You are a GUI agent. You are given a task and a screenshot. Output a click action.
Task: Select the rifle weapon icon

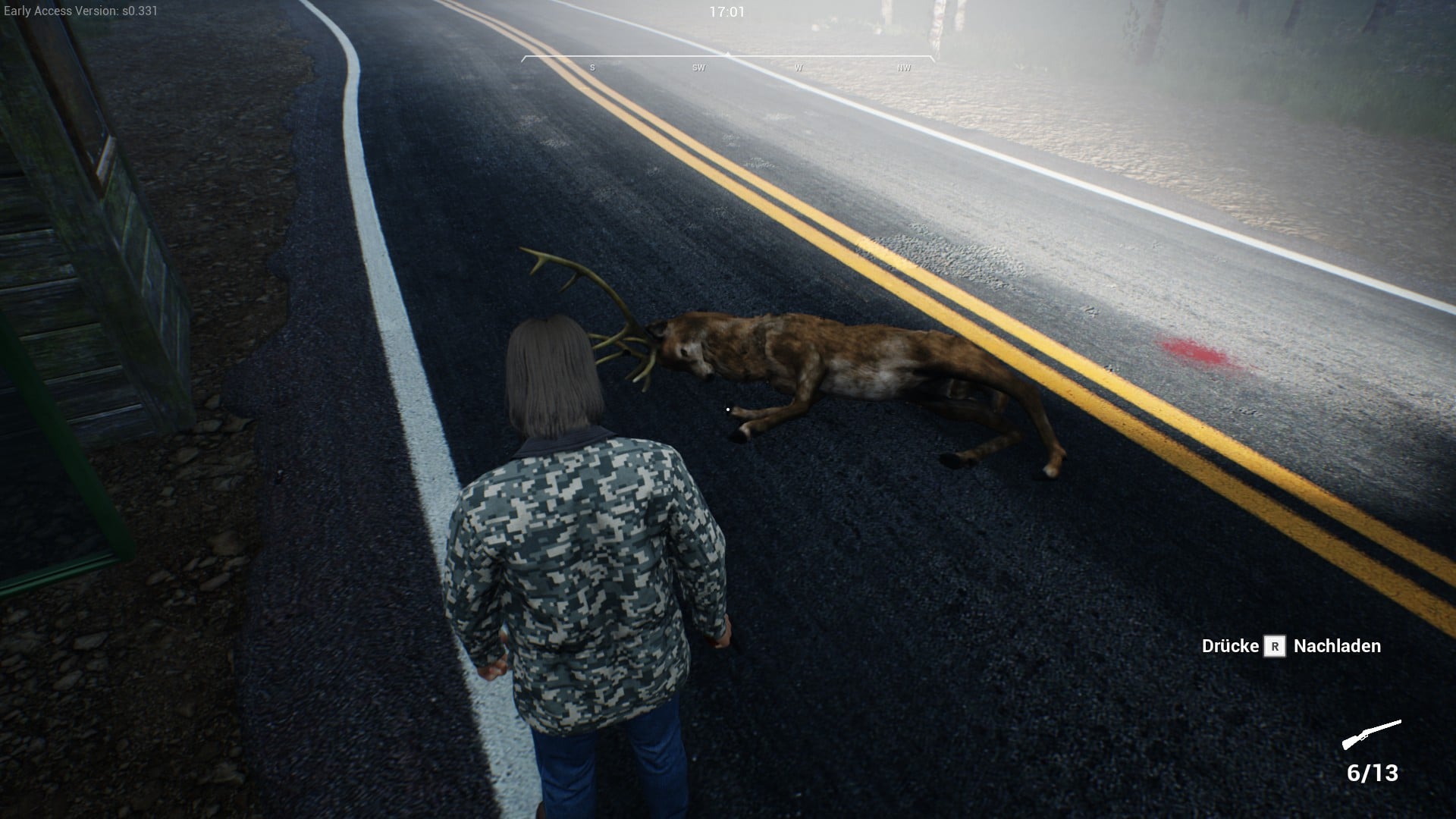[x=1371, y=734]
